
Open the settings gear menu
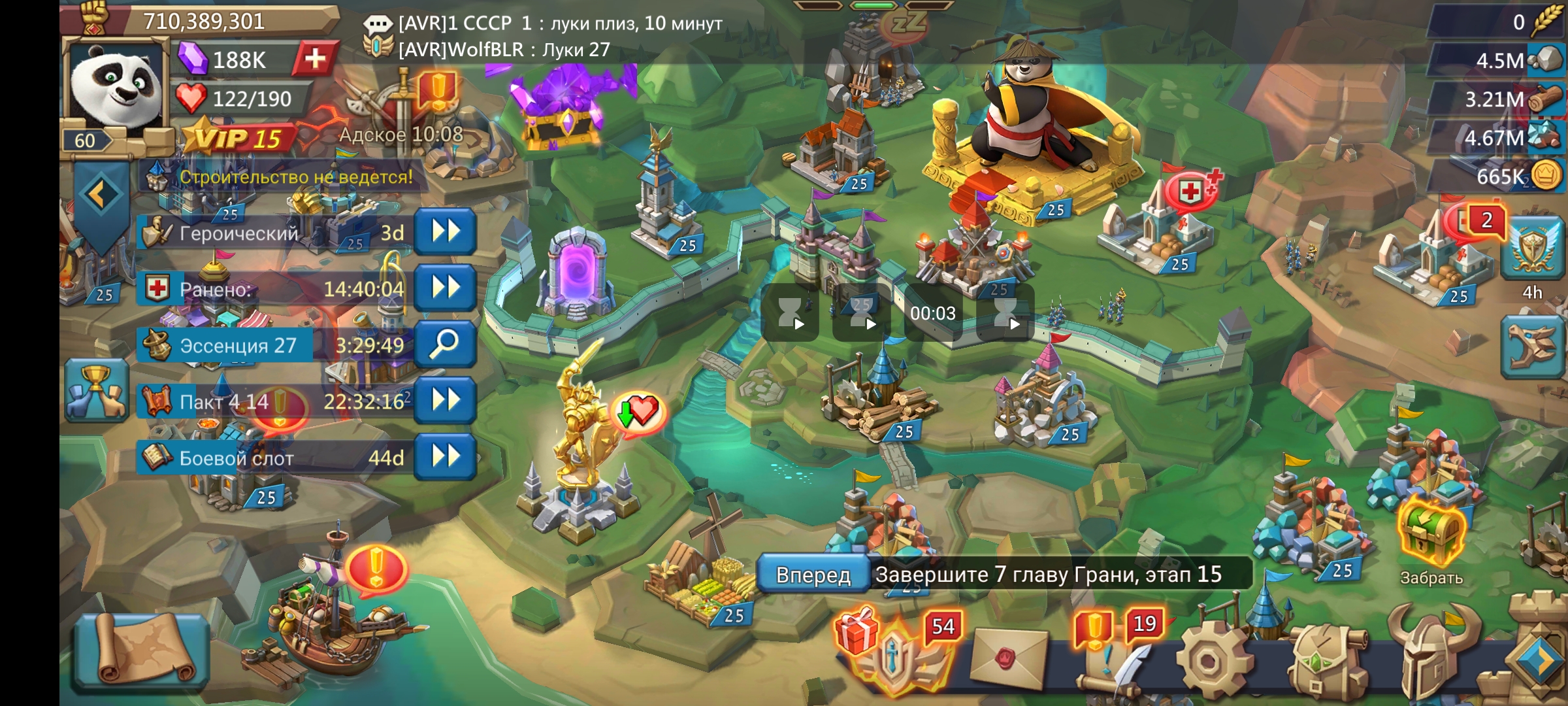click(x=1209, y=660)
